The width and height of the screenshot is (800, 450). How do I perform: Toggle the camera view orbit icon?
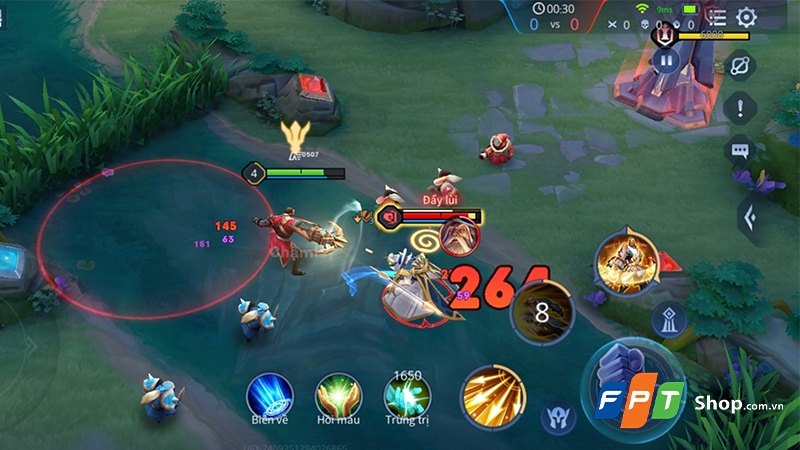coord(741,65)
